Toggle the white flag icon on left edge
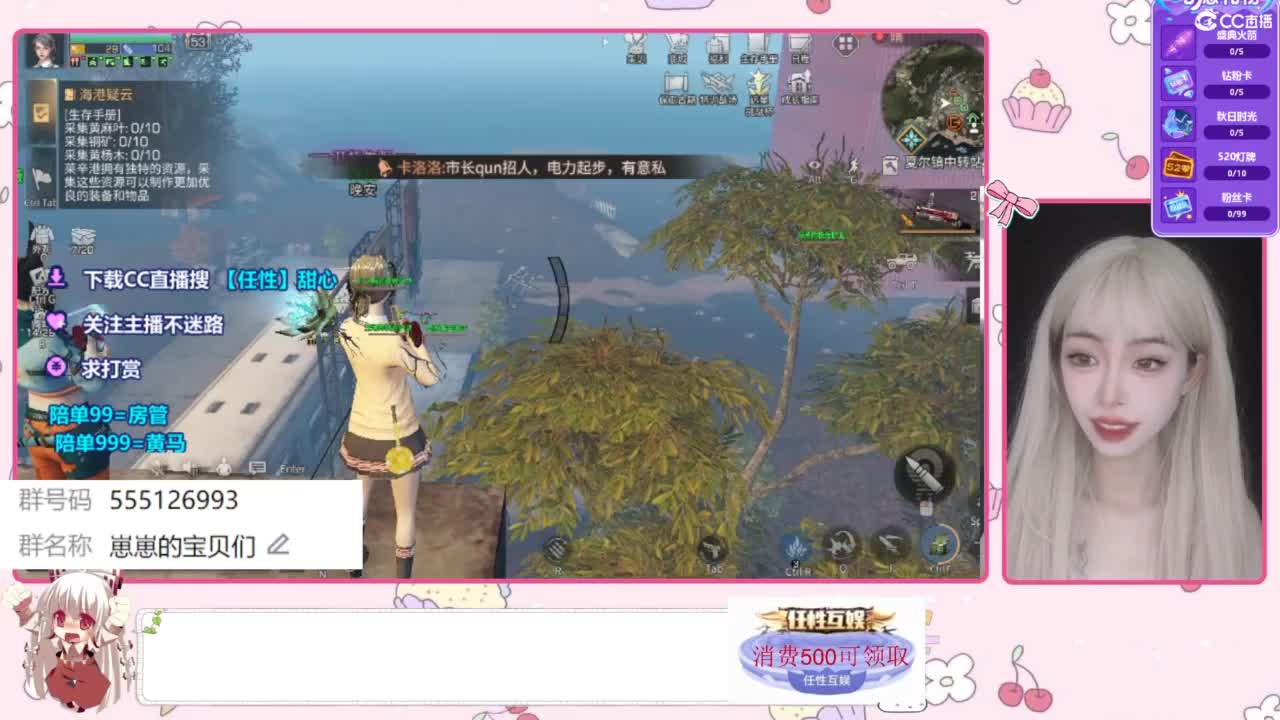 click(x=39, y=178)
